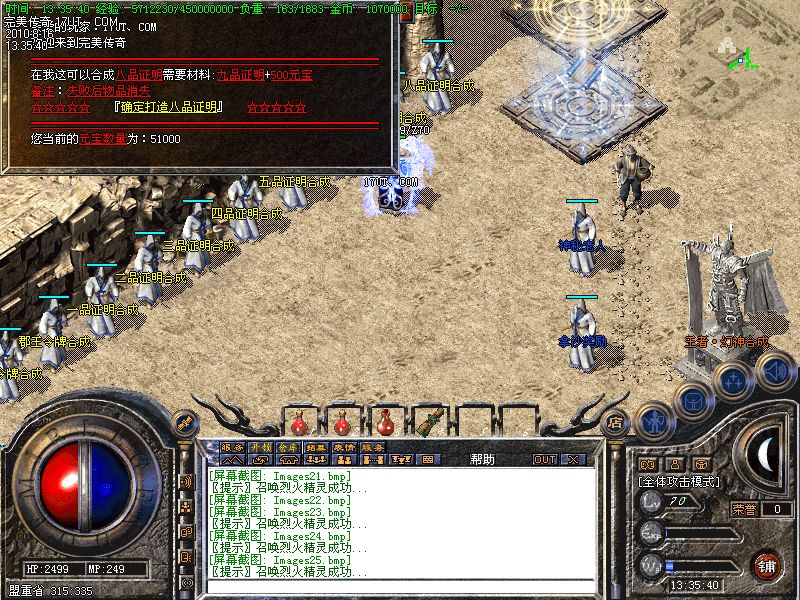Open the bag inventory round button
800x600 pixels.
(693, 398)
